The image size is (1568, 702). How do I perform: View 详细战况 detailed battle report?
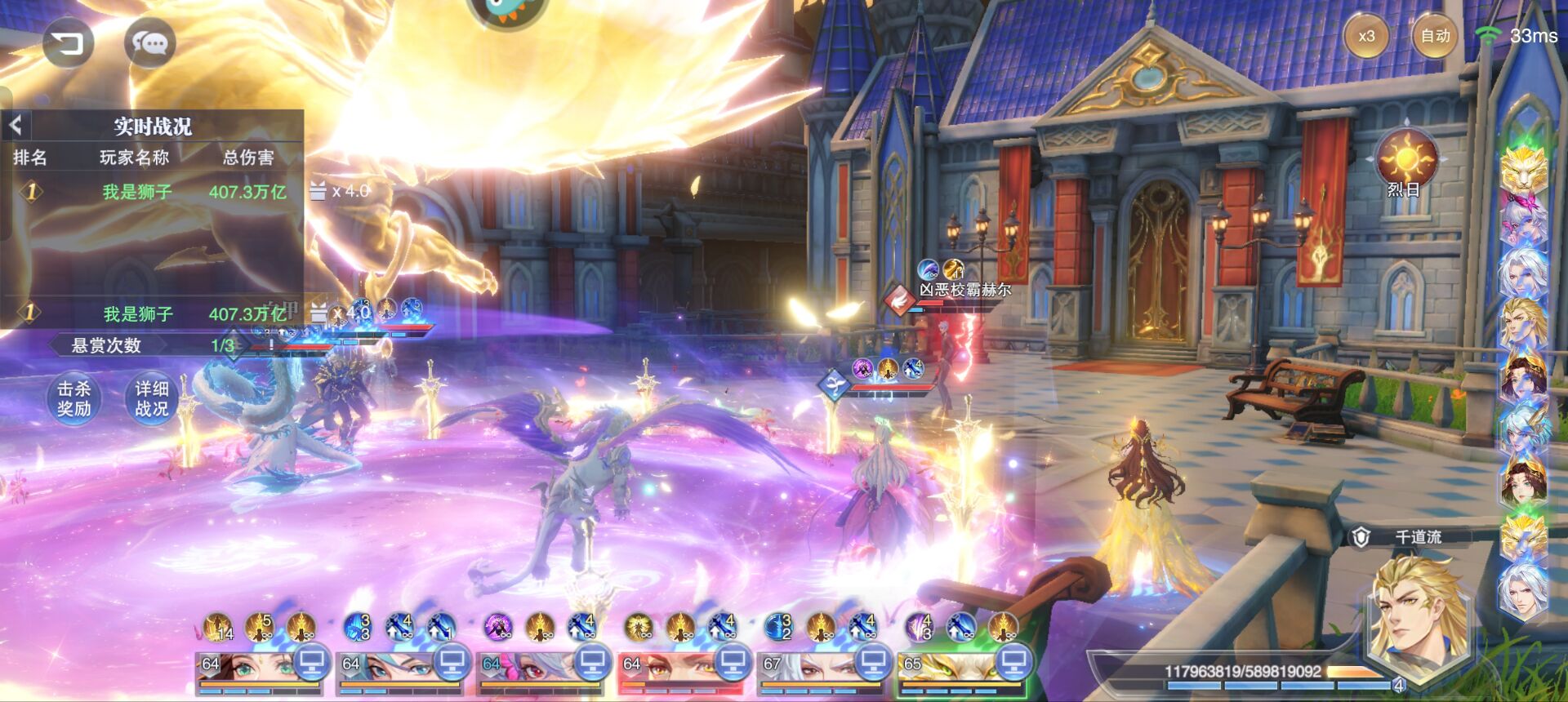[152, 398]
